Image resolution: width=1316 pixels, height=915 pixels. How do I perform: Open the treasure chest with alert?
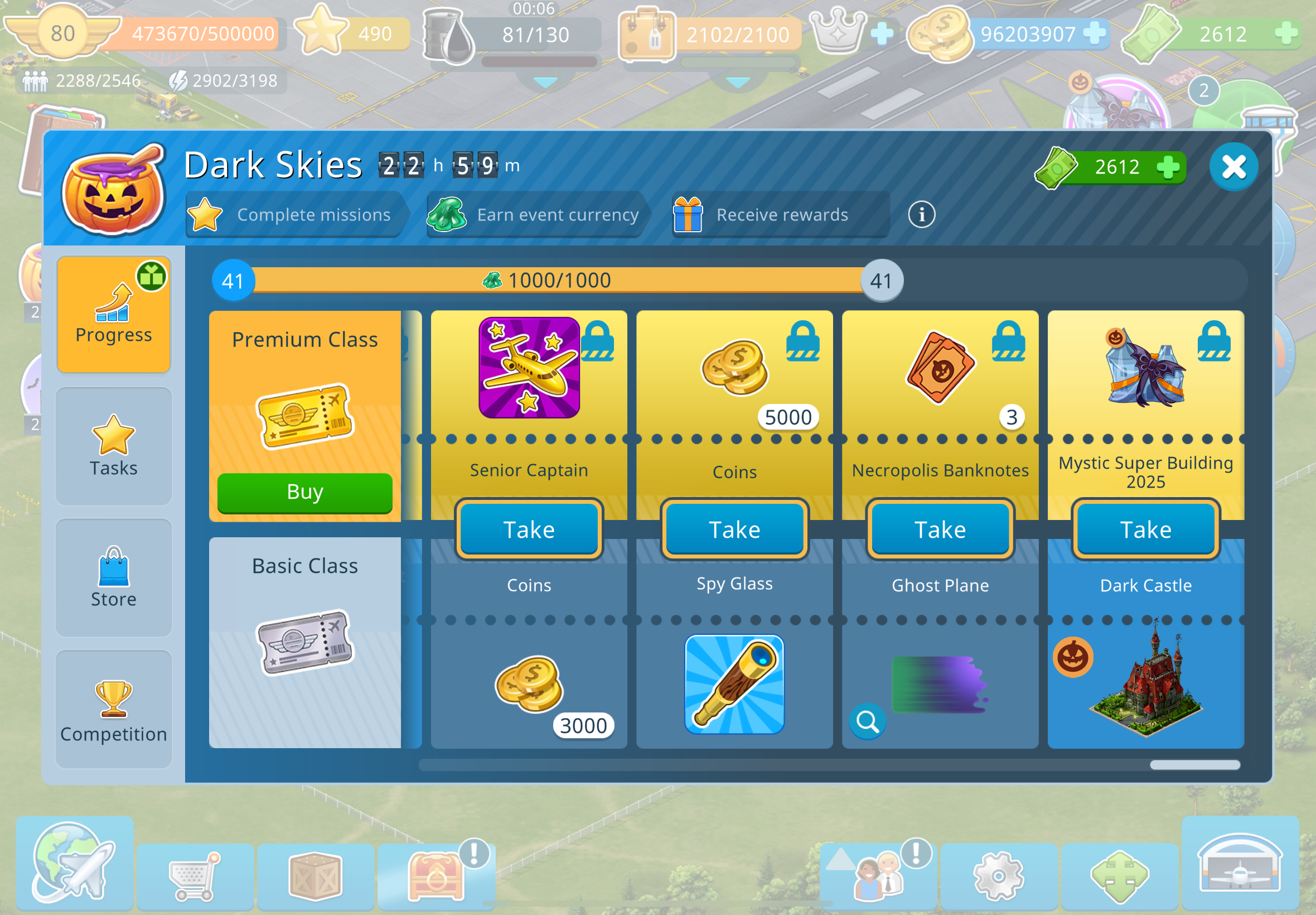pyautogui.click(x=437, y=876)
